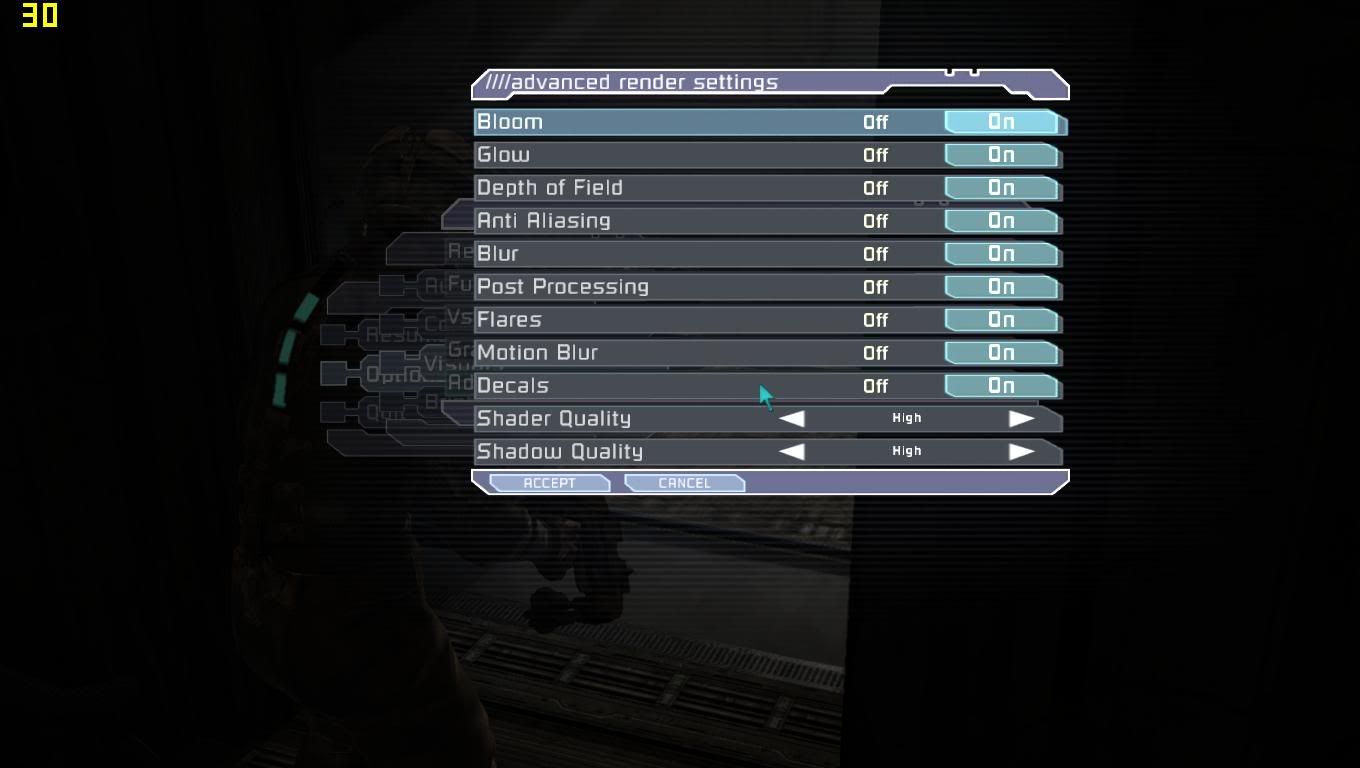Turn off Flares

[875, 319]
